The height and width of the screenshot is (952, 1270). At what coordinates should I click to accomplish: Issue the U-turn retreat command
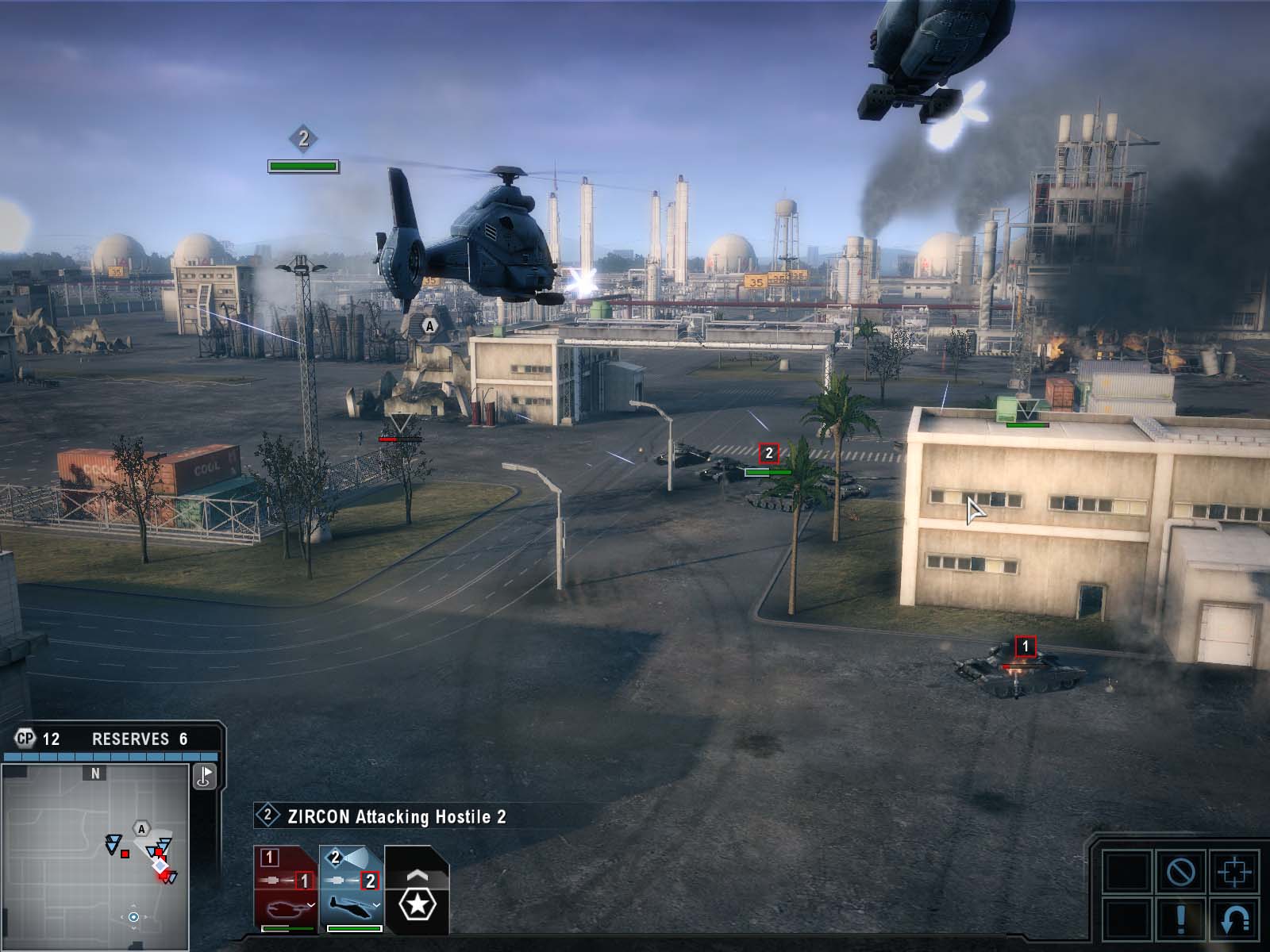pyautogui.click(x=1233, y=919)
